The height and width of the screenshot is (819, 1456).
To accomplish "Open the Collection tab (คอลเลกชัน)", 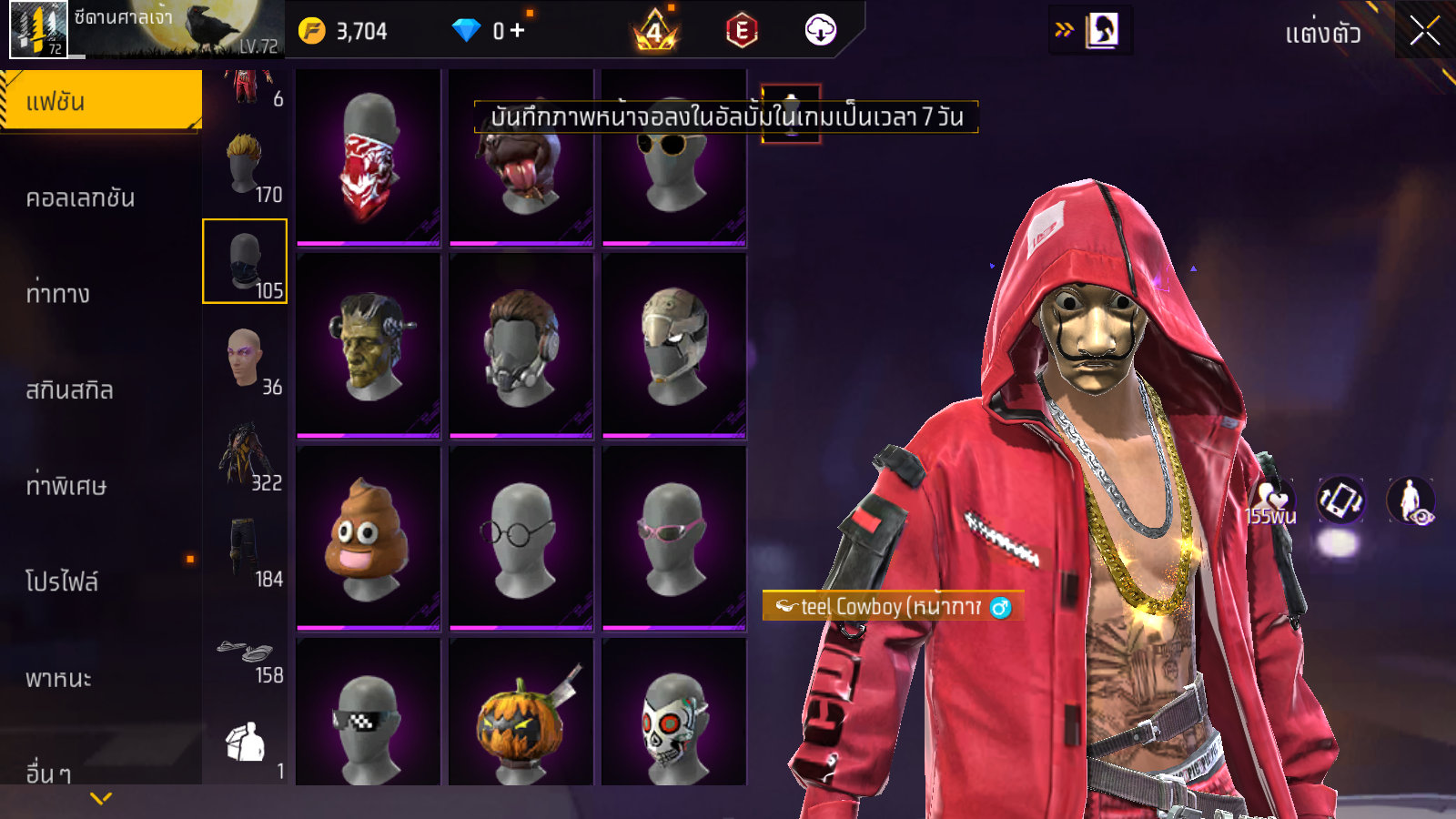I will pos(80,197).
